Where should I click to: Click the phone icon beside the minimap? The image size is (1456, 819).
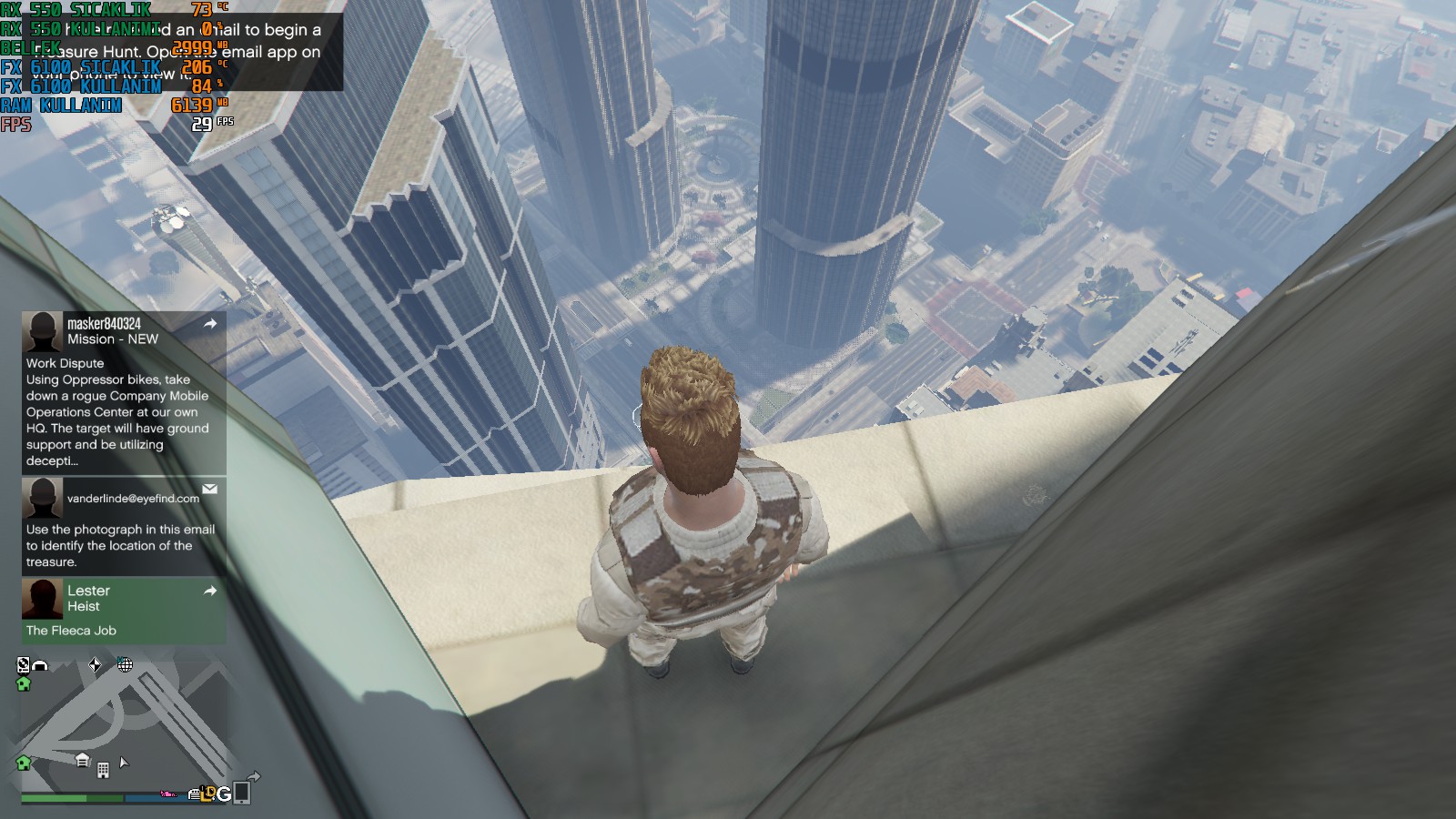click(241, 793)
